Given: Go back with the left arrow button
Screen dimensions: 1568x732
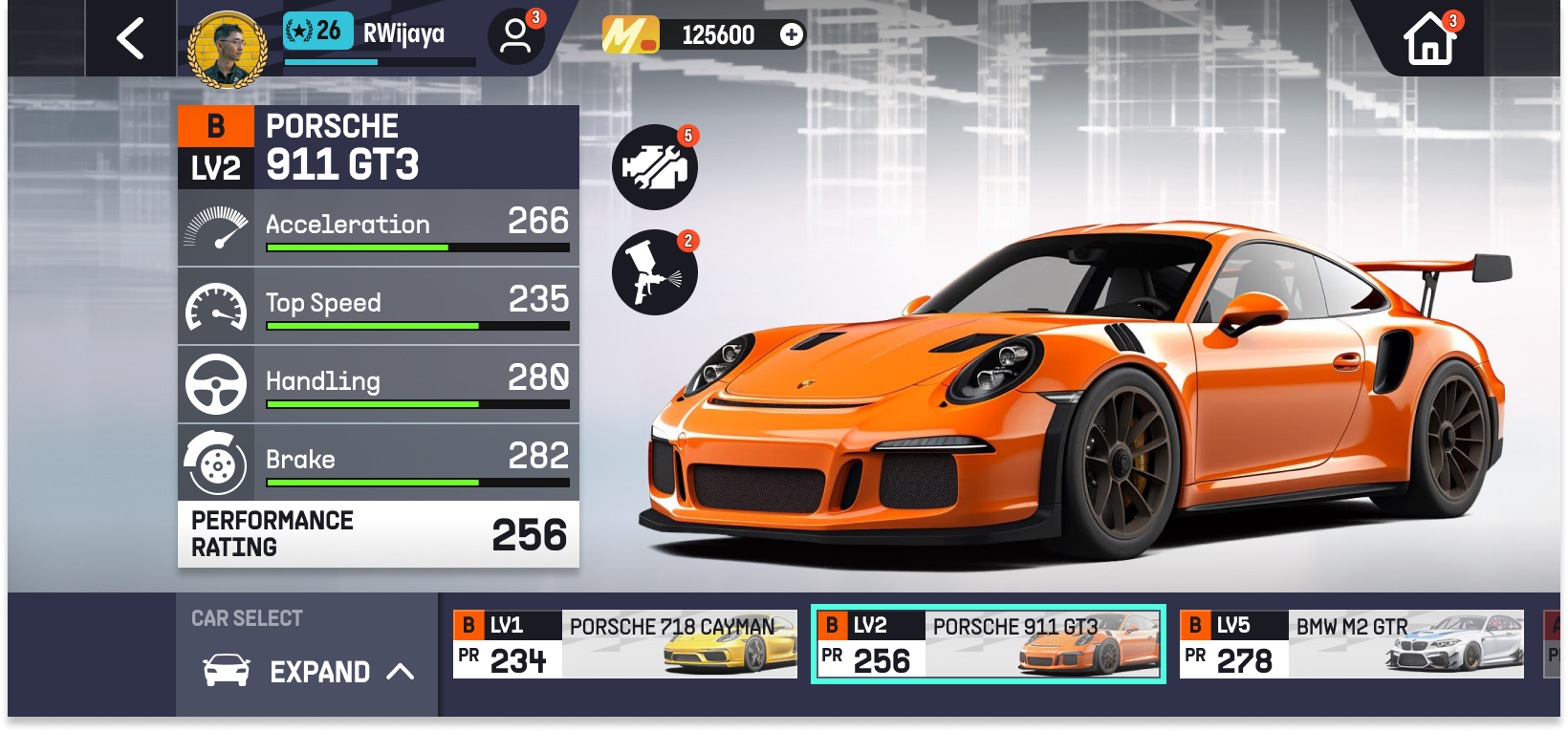Looking at the screenshot, I should pyautogui.click(x=131, y=39).
